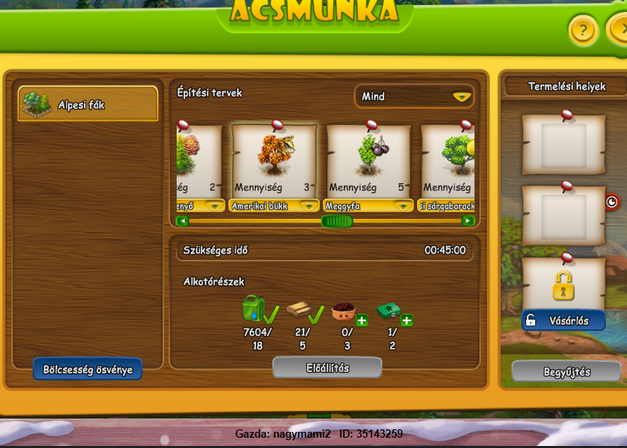Open the Mind filter dropdown
627x448 pixels.
click(415, 97)
